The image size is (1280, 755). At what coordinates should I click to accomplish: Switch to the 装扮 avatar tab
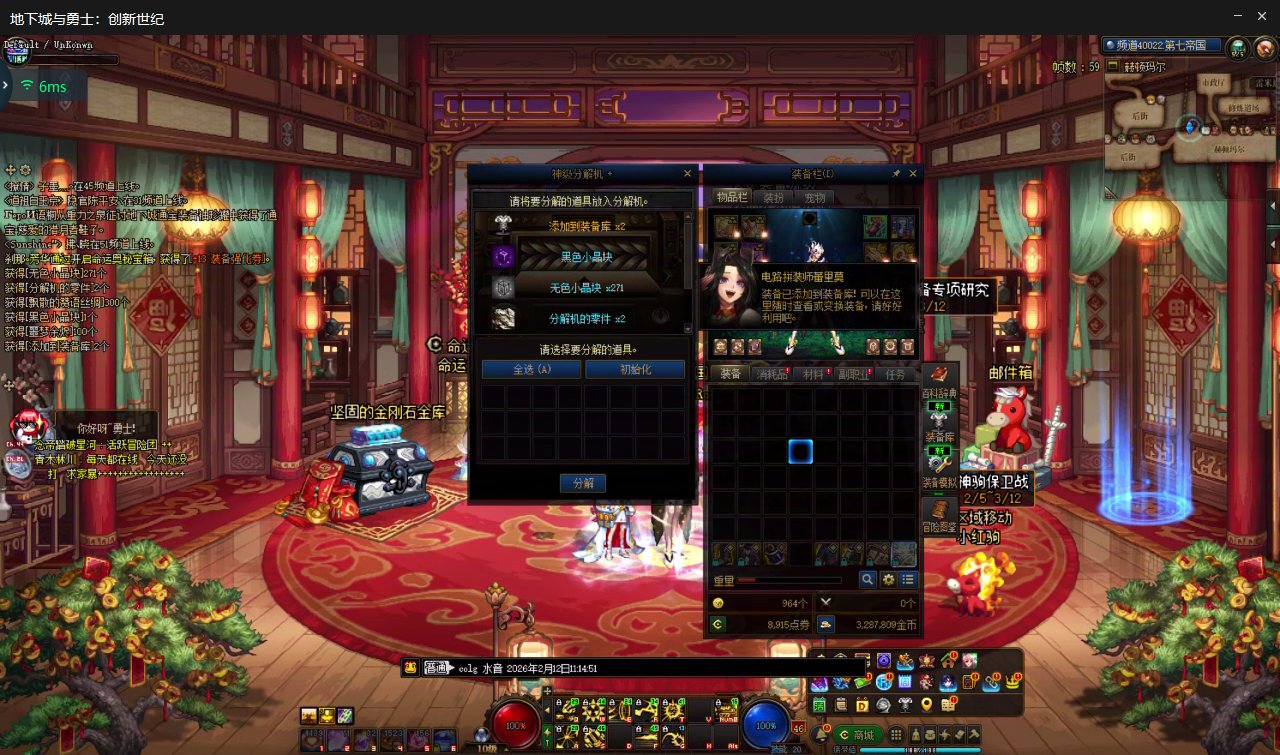[773, 197]
